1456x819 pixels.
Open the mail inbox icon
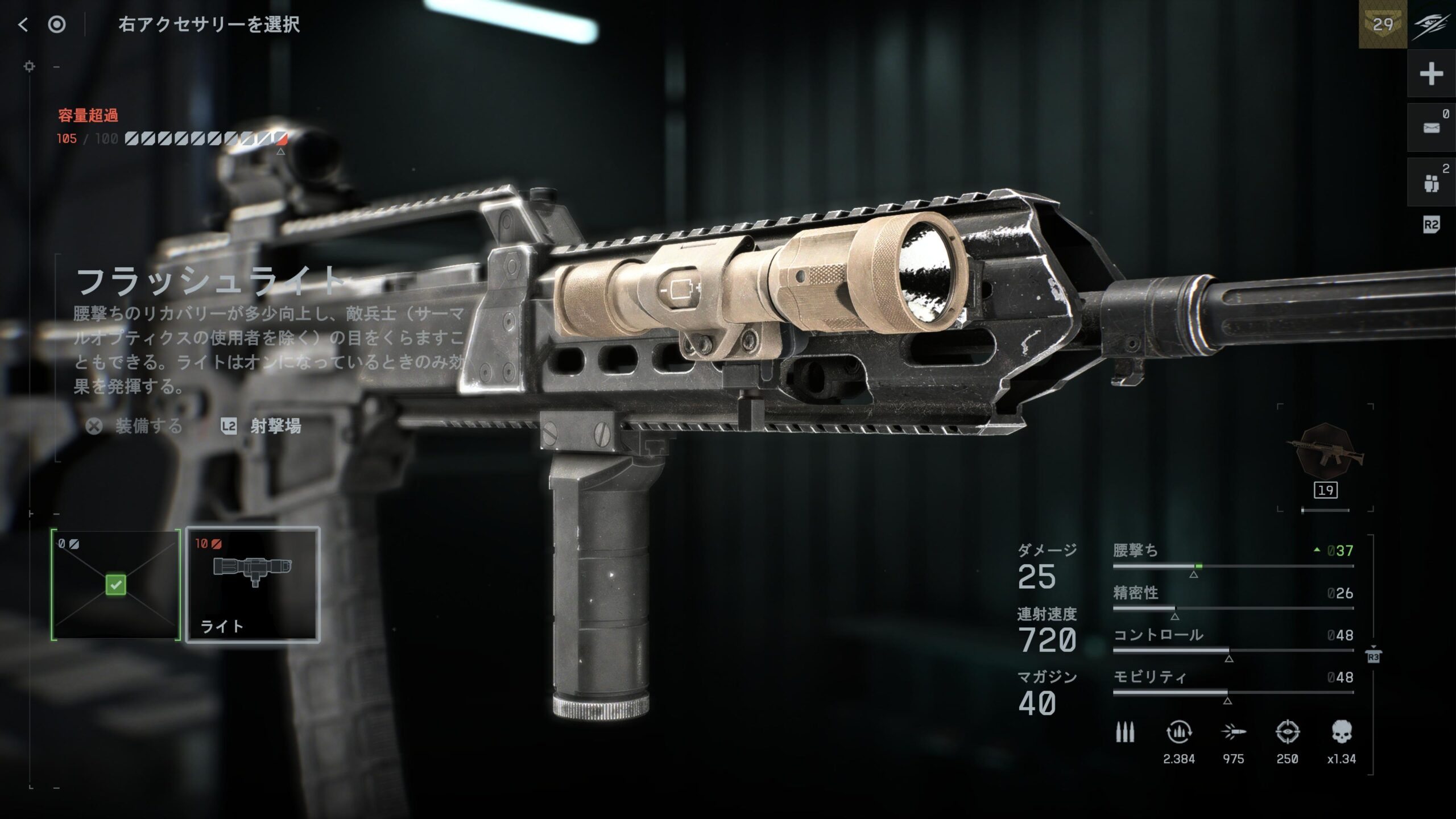click(1431, 128)
